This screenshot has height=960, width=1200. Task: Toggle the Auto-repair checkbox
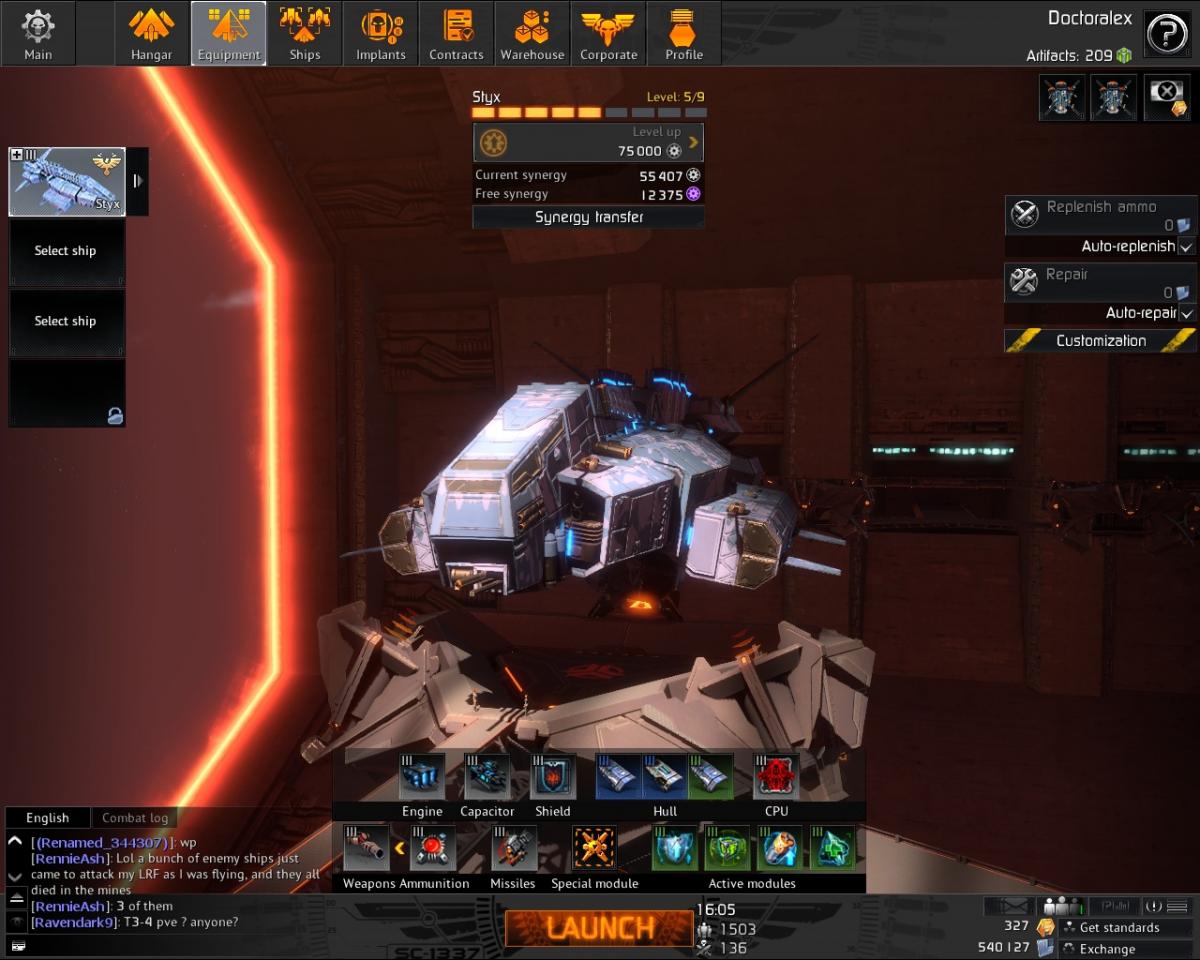[x=1186, y=313]
